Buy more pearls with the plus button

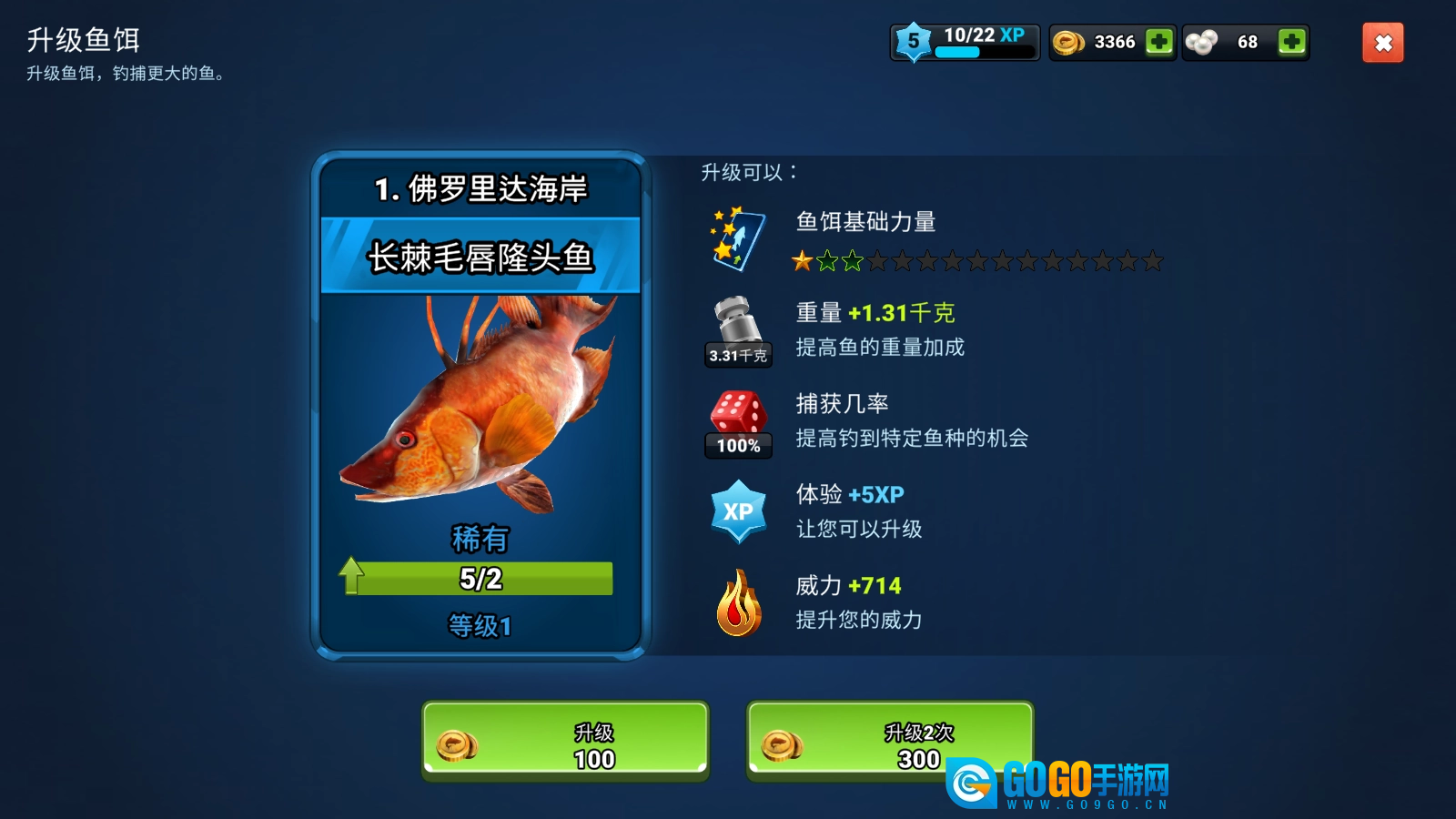(x=1291, y=42)
